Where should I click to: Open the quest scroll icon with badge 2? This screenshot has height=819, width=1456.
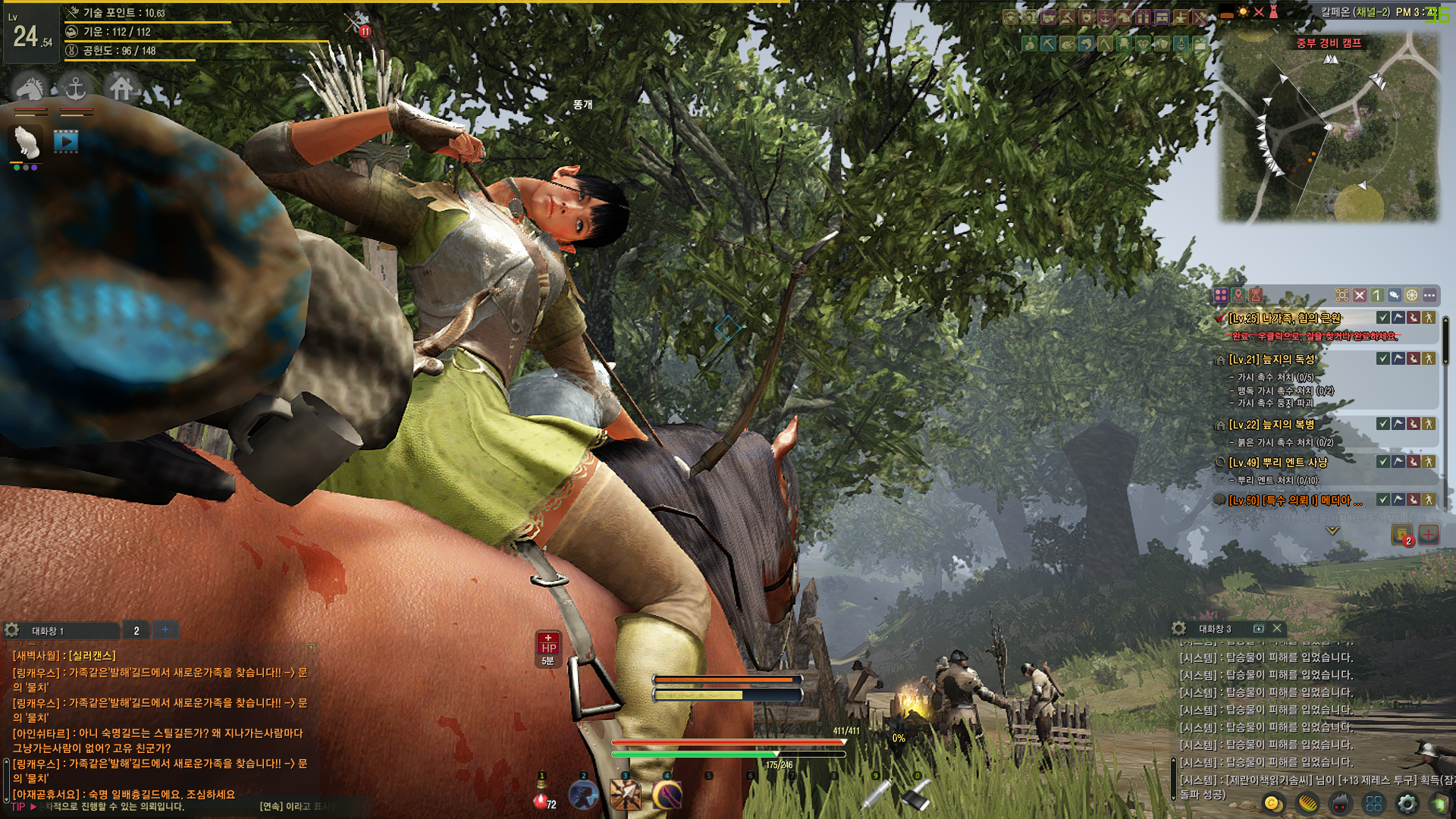click(1401, 535)
